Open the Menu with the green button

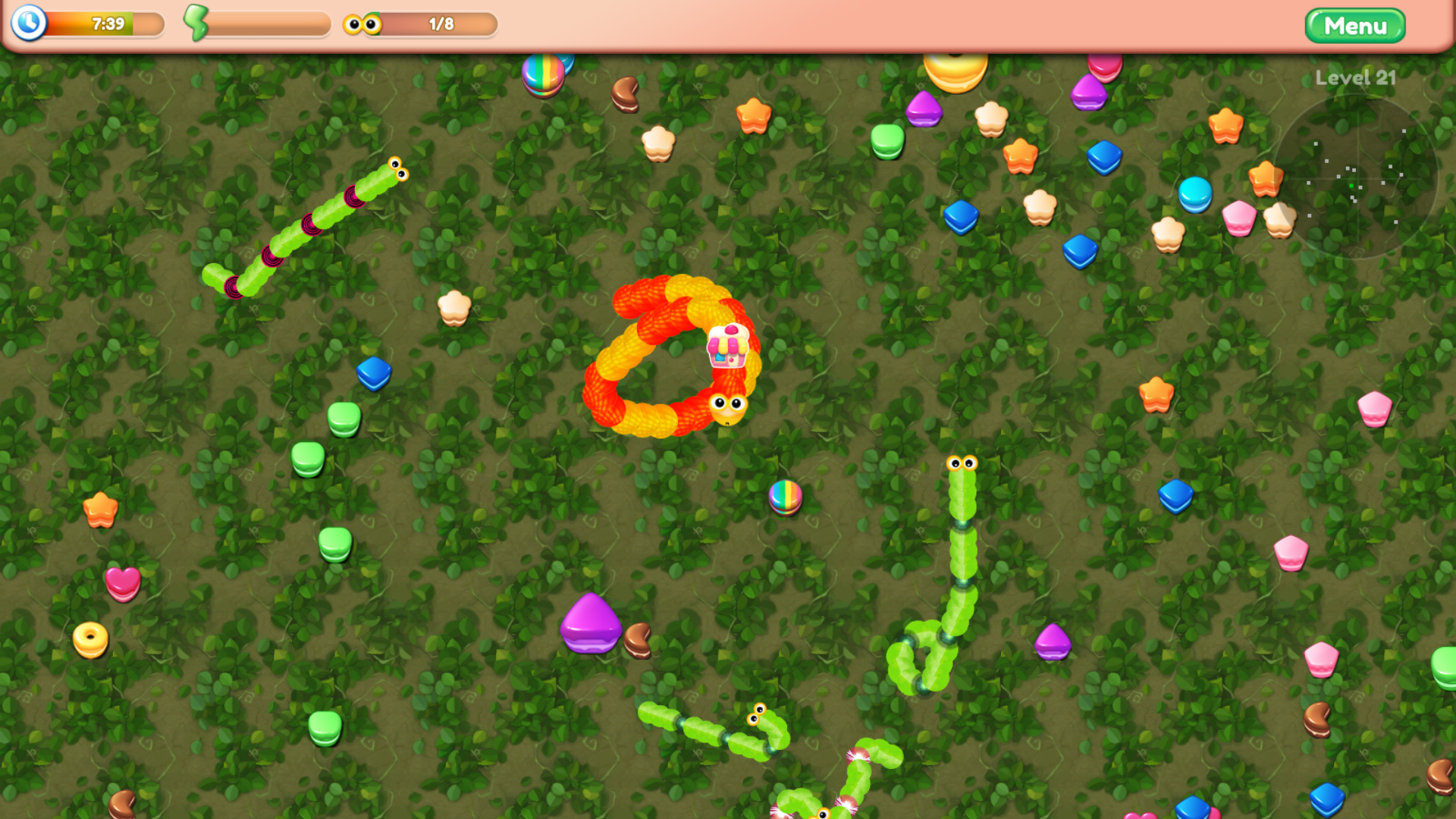[1354, 25]
